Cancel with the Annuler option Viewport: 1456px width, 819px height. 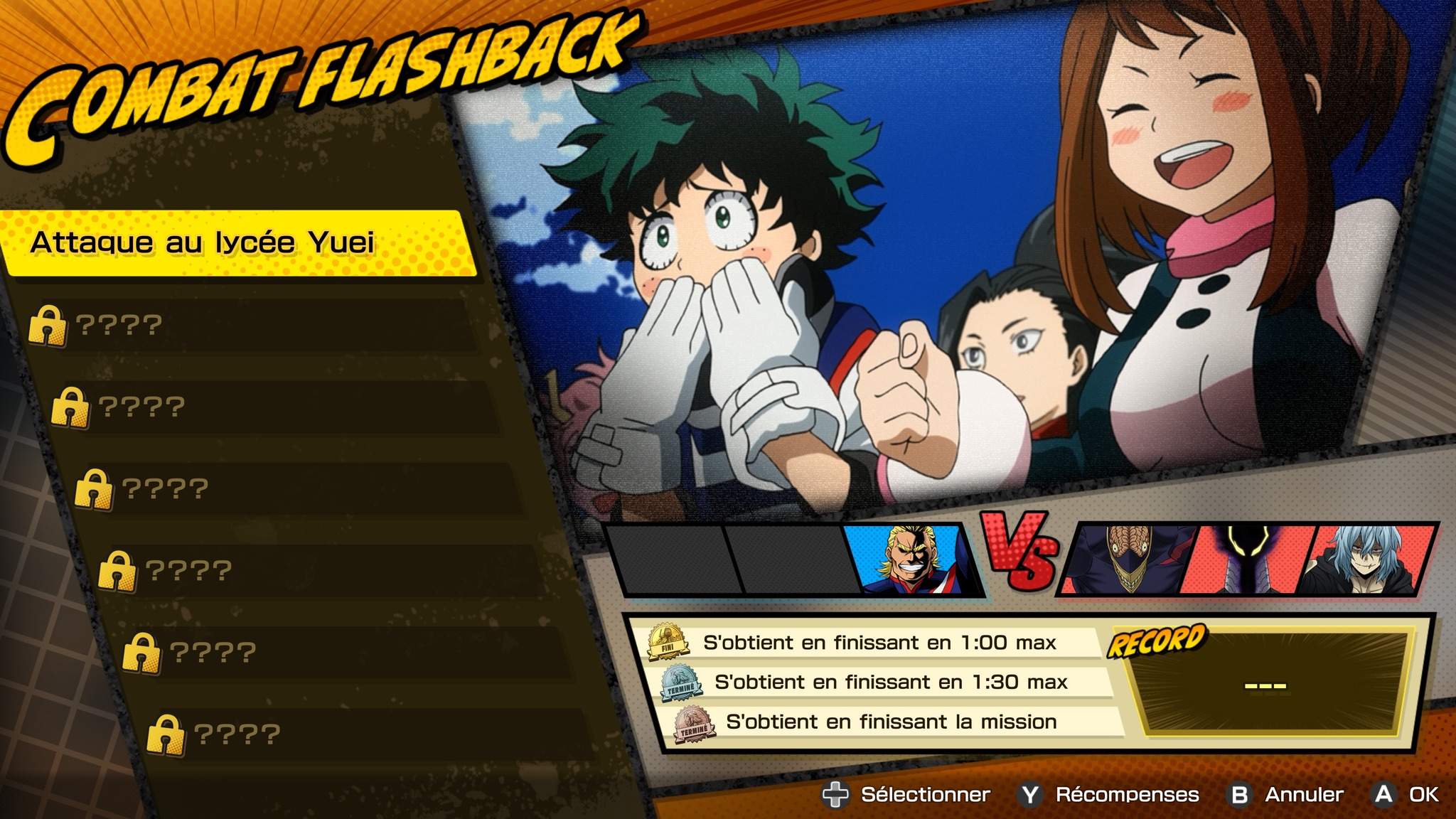click(x=1288, y=794)
